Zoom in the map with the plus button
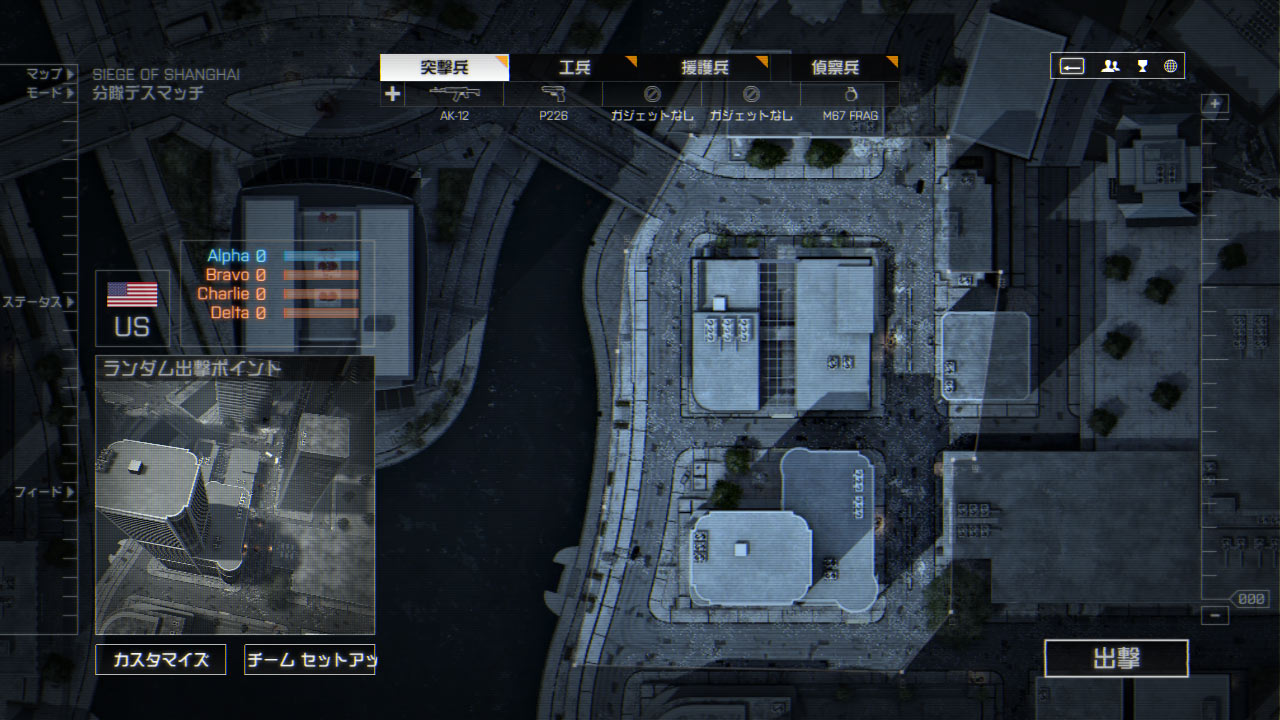Image resolution: width=1280 pixels, height=720 pixels. [1215, 103]
